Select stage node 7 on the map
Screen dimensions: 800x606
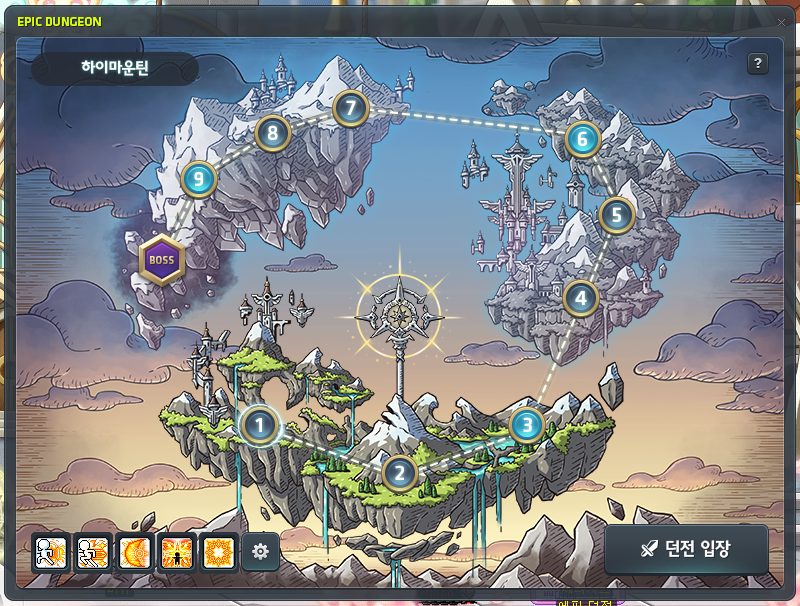click(350, 107)
